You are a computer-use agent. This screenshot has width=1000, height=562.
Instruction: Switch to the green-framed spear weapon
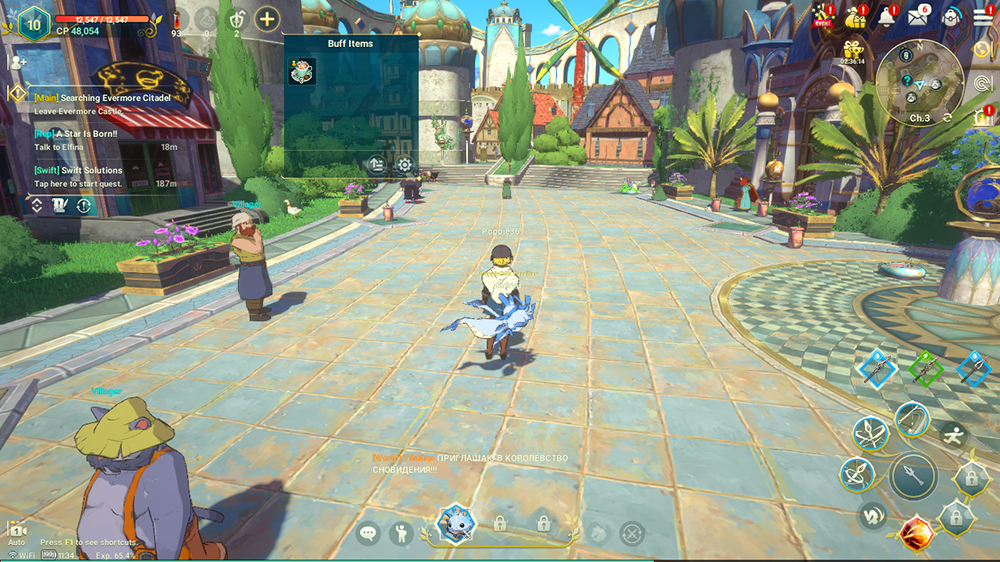[x=926, y=368]
